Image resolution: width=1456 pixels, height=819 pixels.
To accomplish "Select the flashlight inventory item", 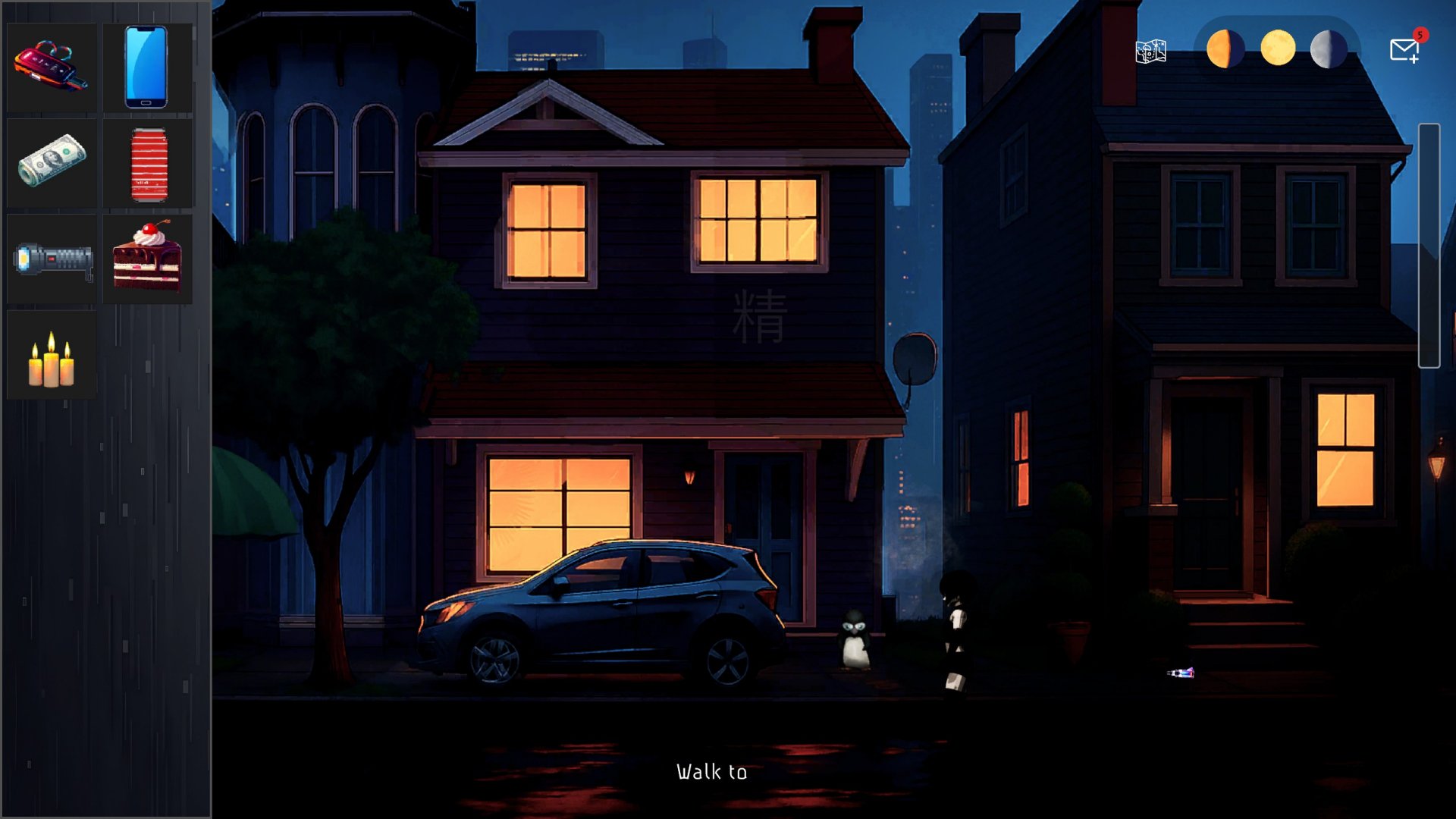I will (52, 259).
